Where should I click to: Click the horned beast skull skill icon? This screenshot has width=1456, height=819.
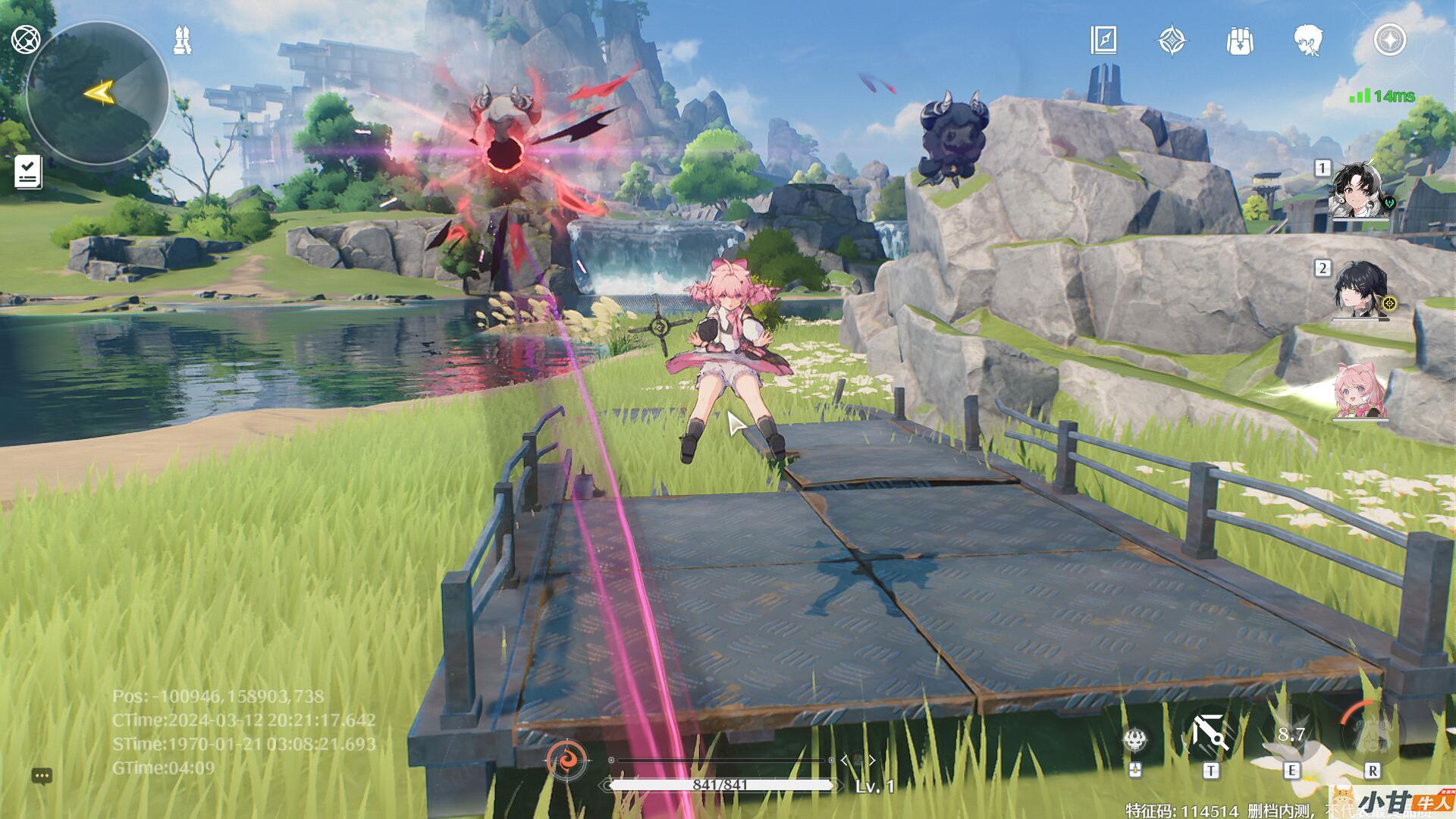(x=1135, y=740)
